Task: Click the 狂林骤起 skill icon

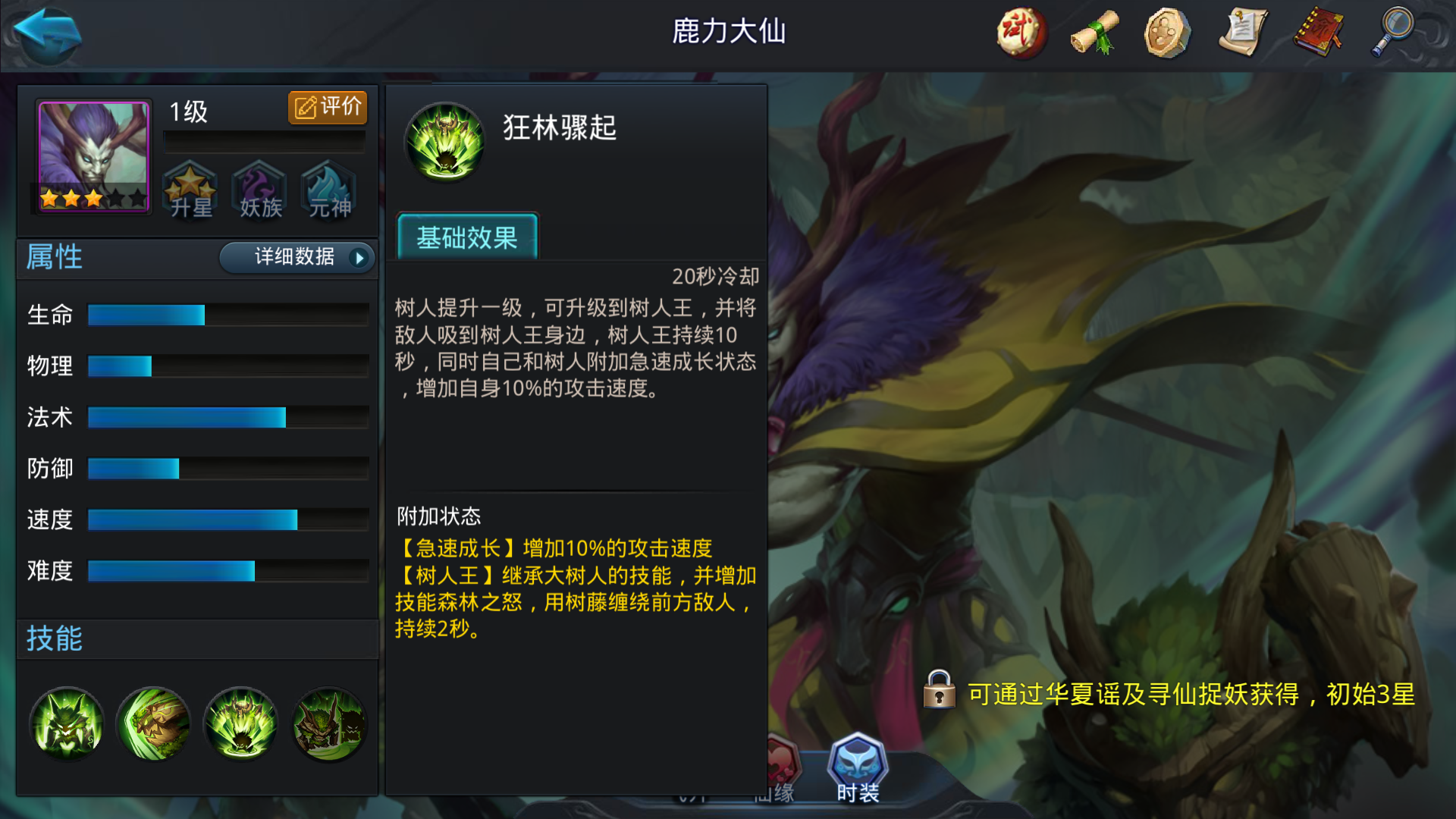Action: pyautogui.click(x=444, y=141)
